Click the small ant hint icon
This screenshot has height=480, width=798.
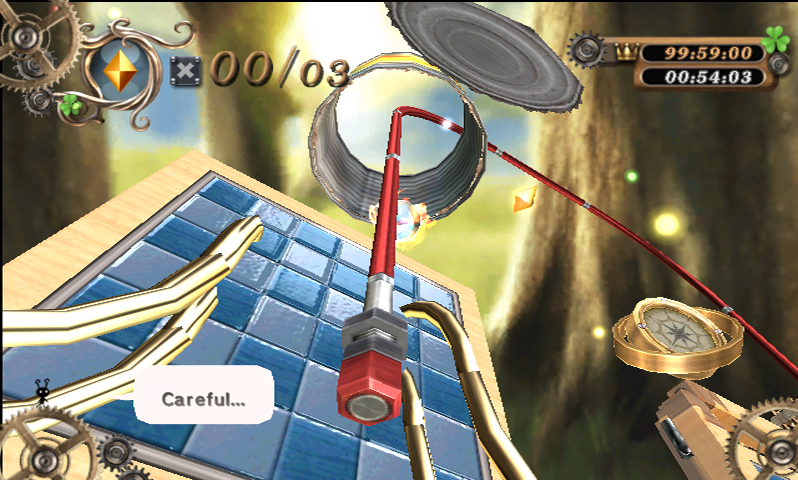[44, 388]
